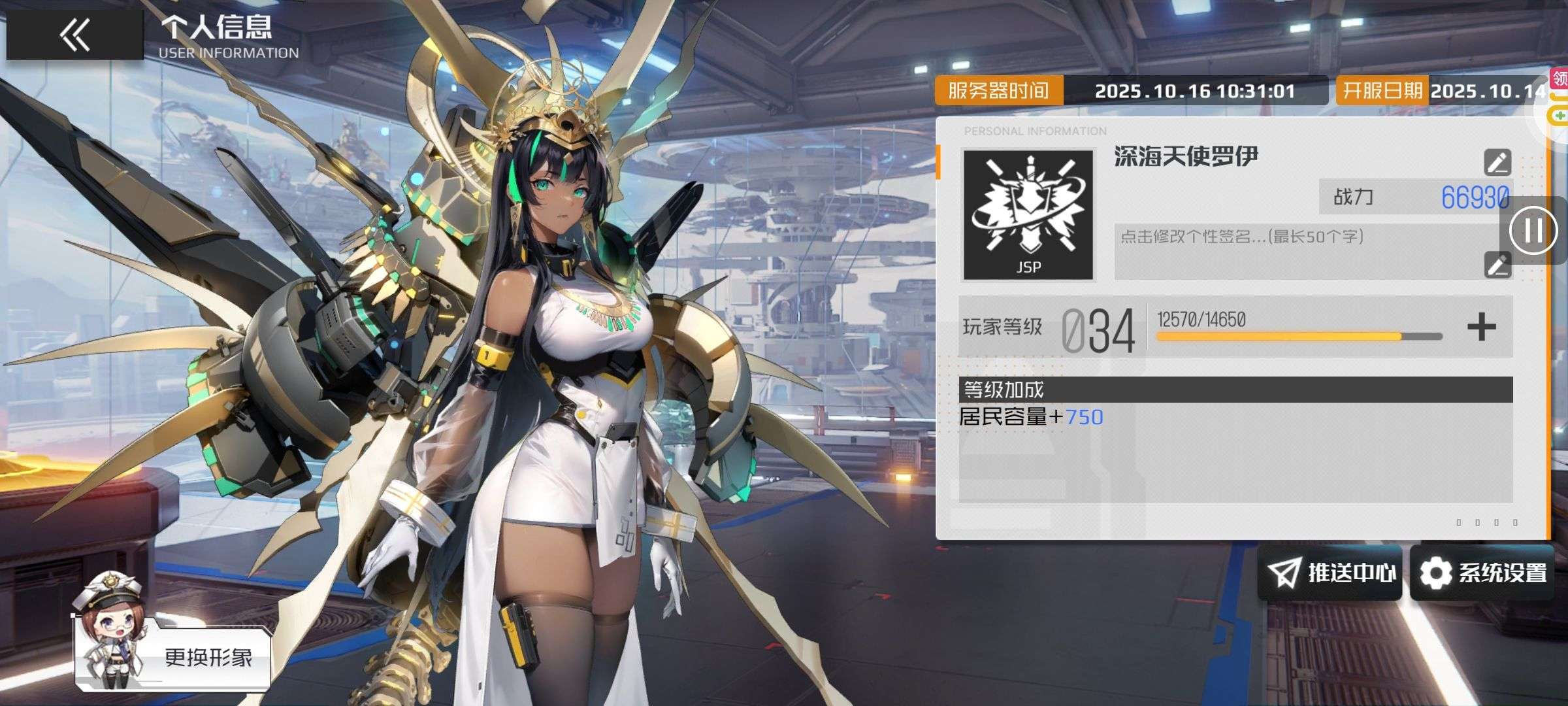The height and width of the screenshot is (706, 1568).
Task: Tap the round pause overlay button
Action: (x=1533, y=230)
